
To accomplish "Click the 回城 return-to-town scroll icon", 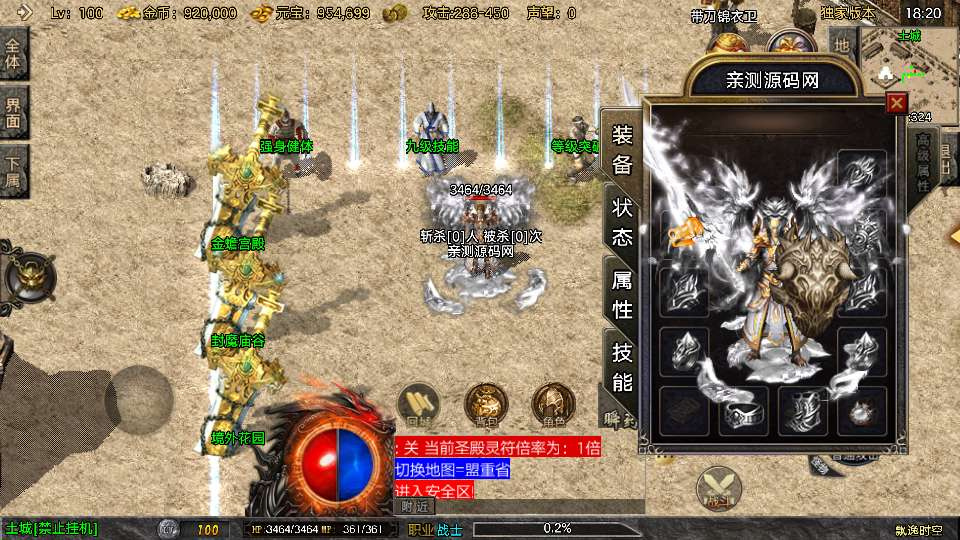I will (x=415, y=404).
